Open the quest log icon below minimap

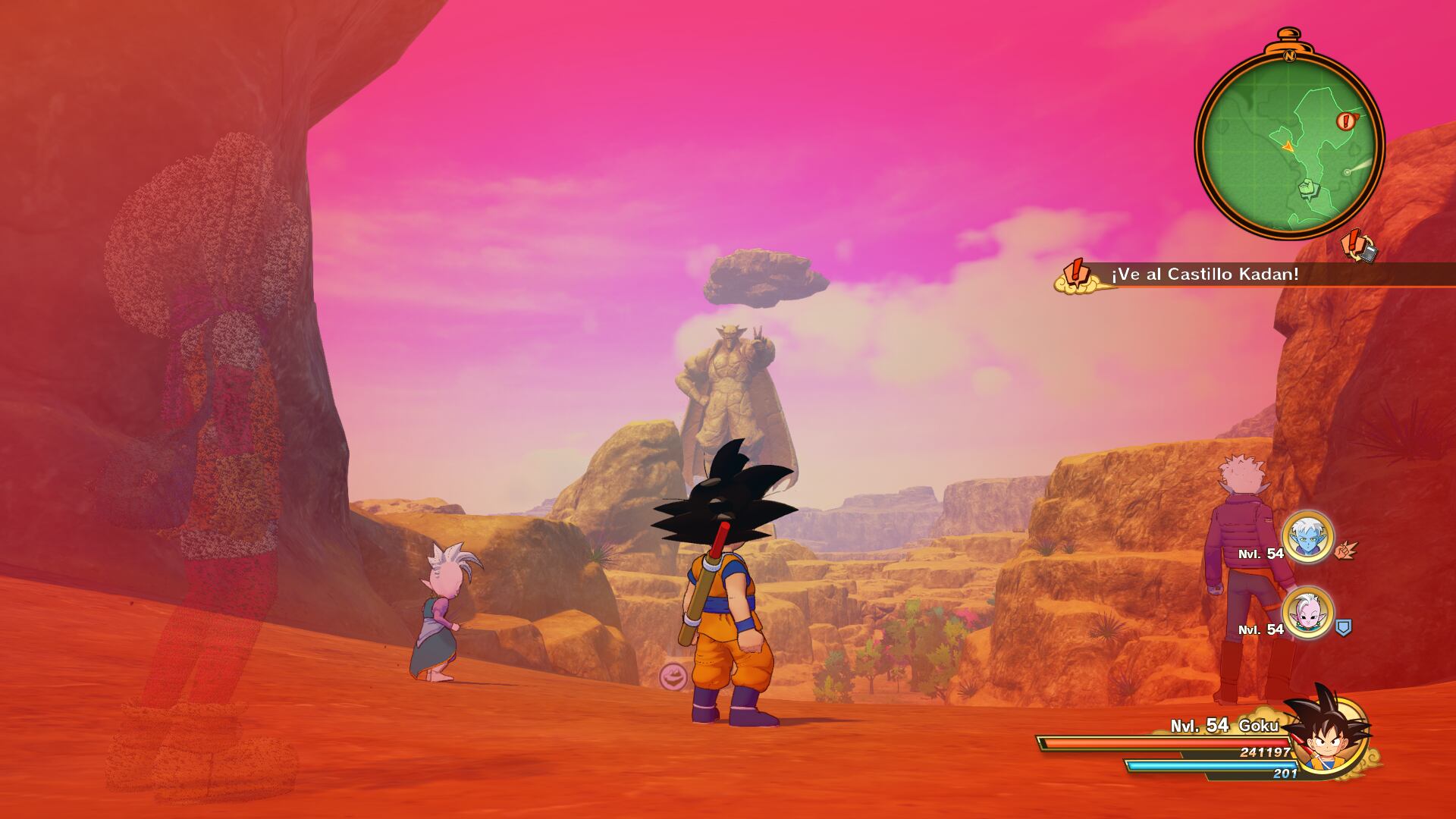click(x=1359, y=247)
